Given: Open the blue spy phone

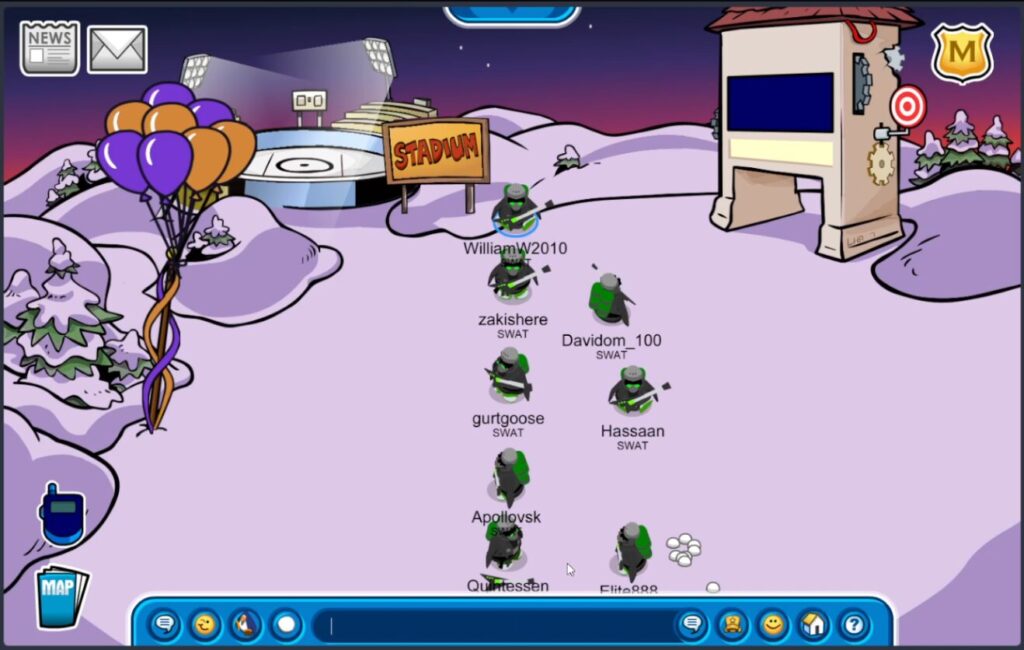Looking at the screenshot, I should (x=62, y=515).
